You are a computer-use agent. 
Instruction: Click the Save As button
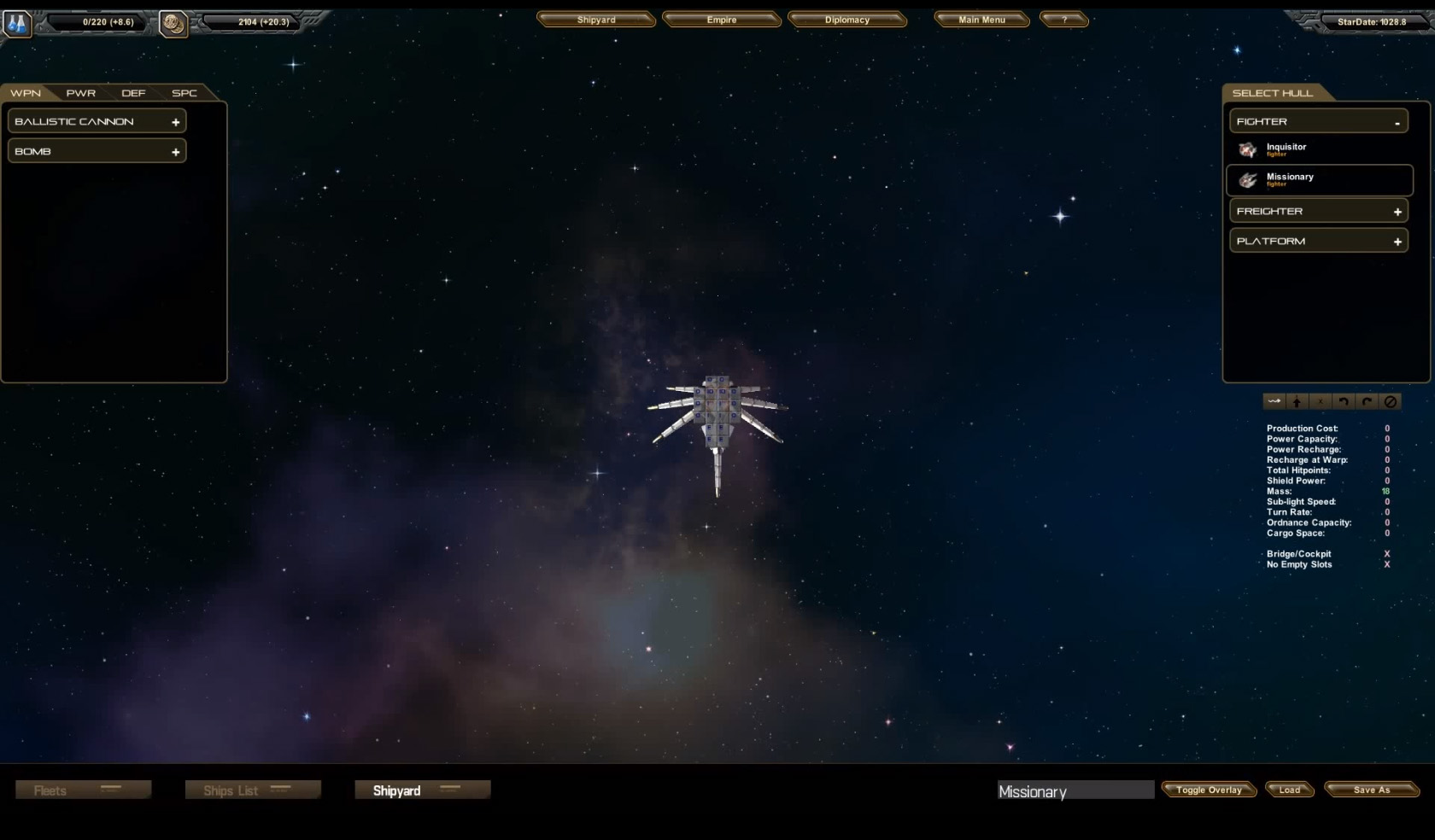coord(1371,790)
